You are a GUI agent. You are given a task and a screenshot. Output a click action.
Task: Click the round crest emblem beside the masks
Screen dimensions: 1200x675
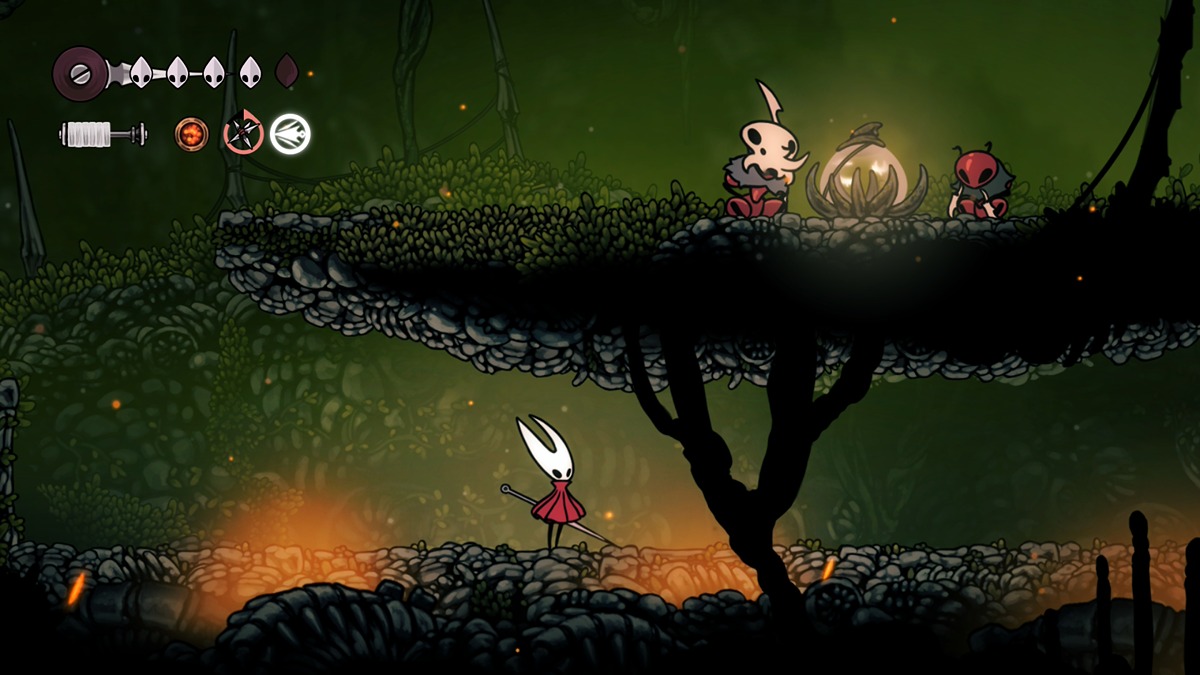click(80, 73)
